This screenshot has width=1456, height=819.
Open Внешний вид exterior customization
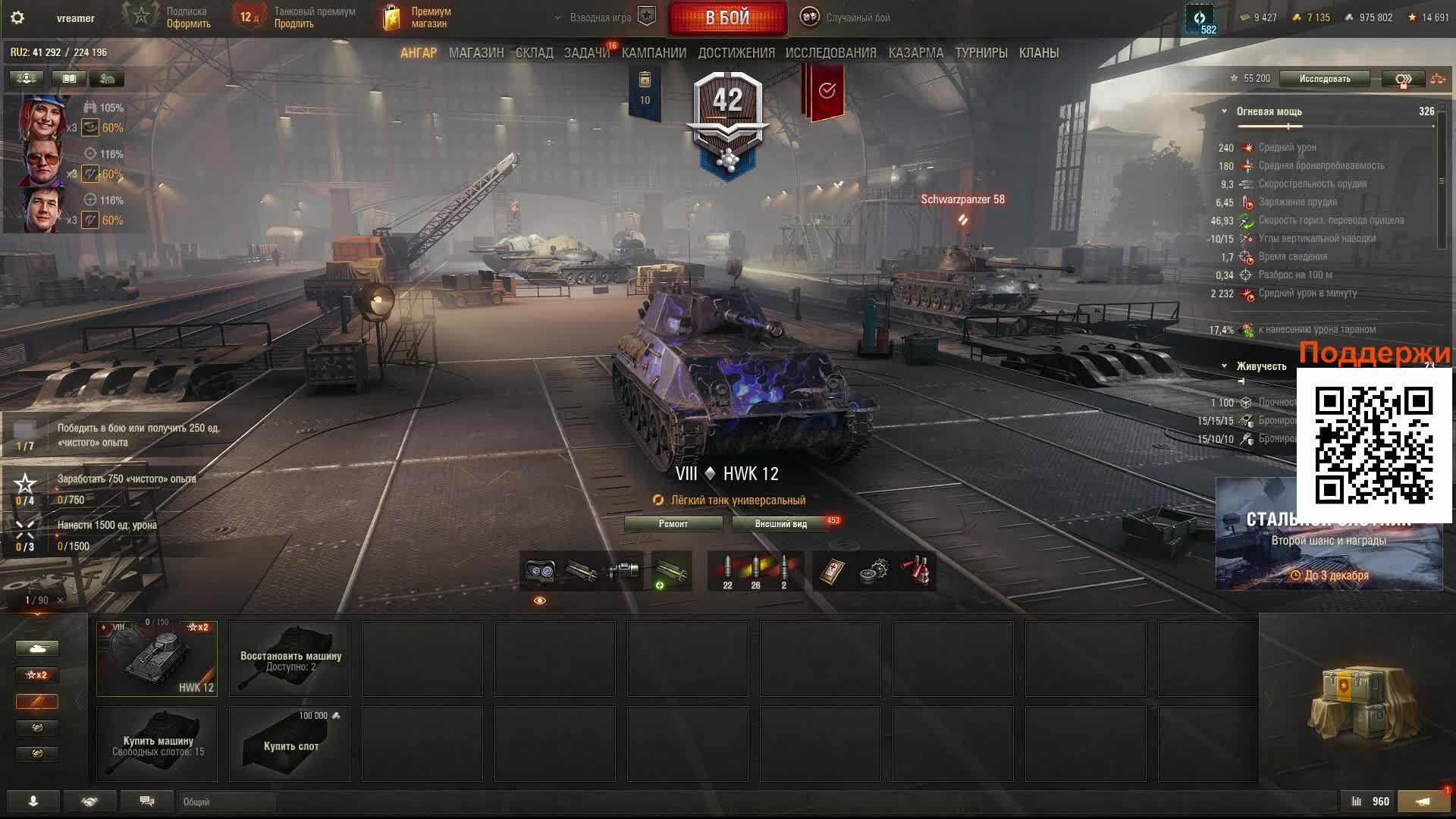click(x=780, y=524)
